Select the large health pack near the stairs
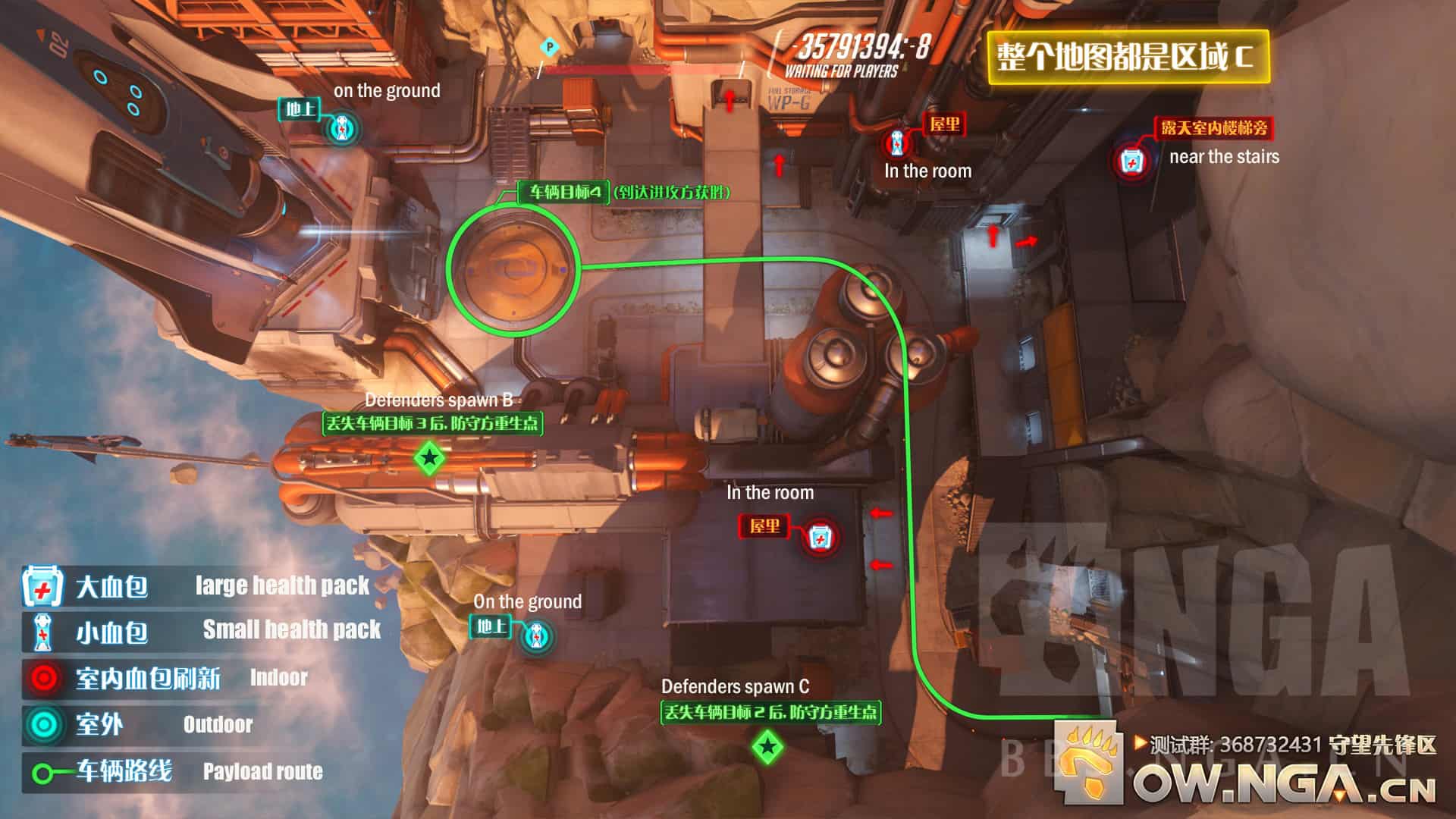Image resolution: width=1456 pixels, height=819 pixels. 1131,162
